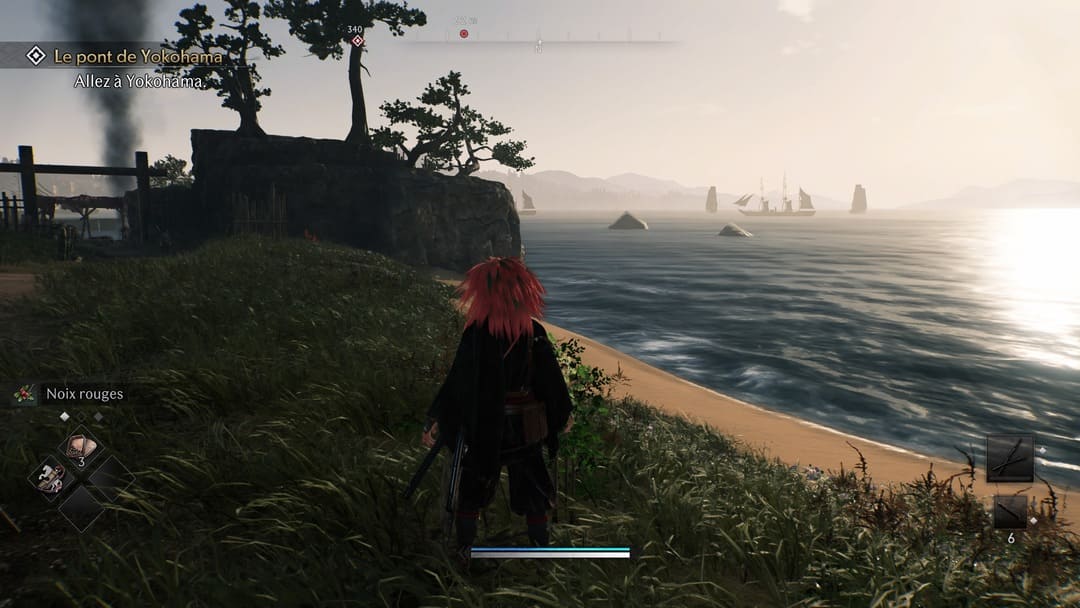Select the Noix rouges item icon
Image resolution: width=1080 pixels, height=608 pixels.
(25, 394)
